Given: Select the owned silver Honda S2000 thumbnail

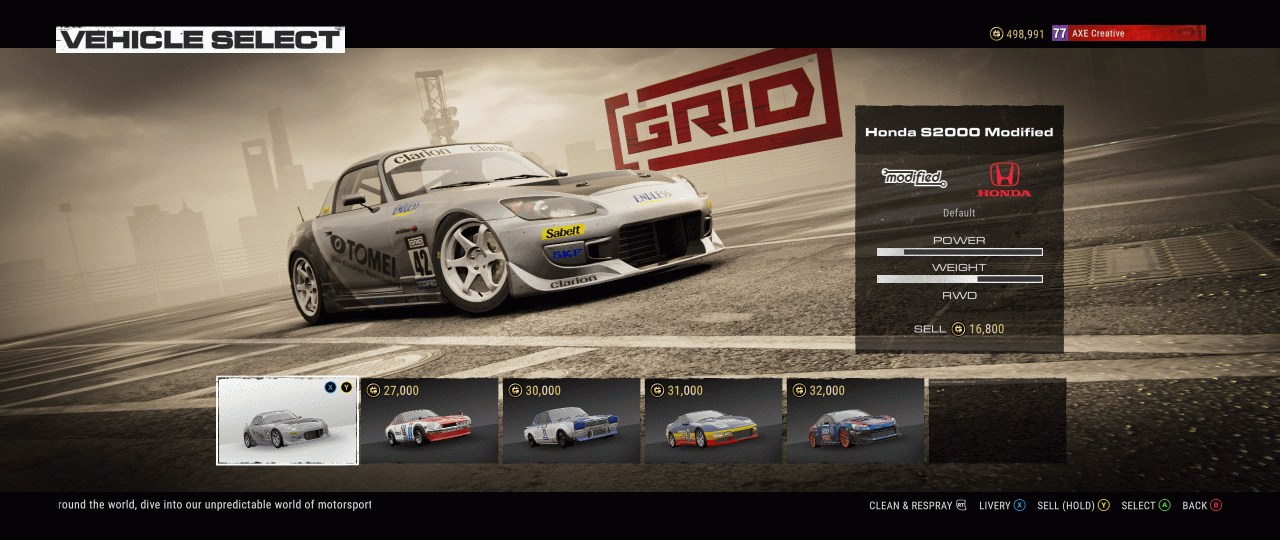Looking at the screenshot, I should (x=287, y=421).
